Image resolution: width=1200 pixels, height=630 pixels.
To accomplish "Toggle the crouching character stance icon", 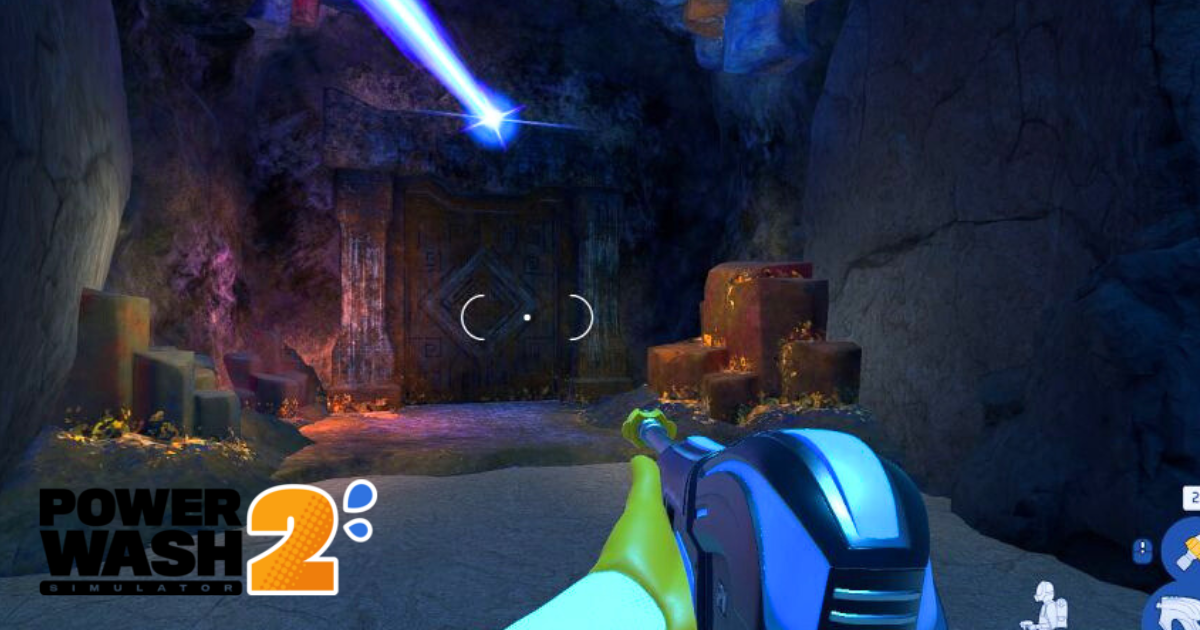I will coord(1050,605).
